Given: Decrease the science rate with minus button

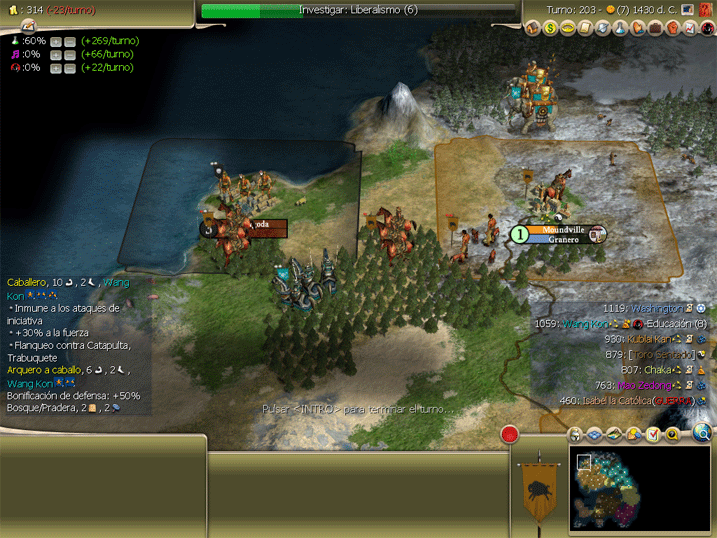Looking at the screenshot, I should point(70,41).
